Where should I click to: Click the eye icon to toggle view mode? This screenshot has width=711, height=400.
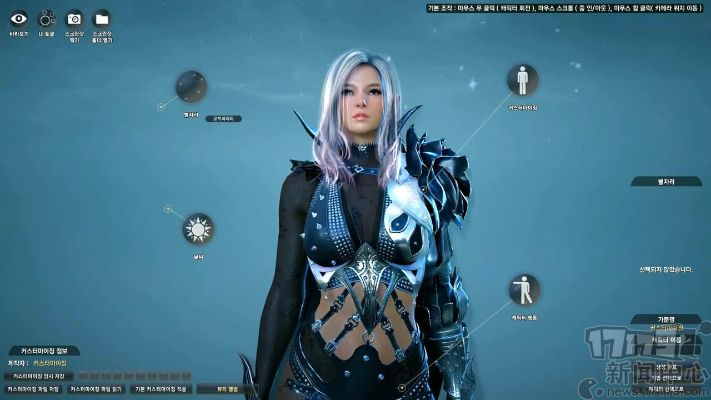19,18
